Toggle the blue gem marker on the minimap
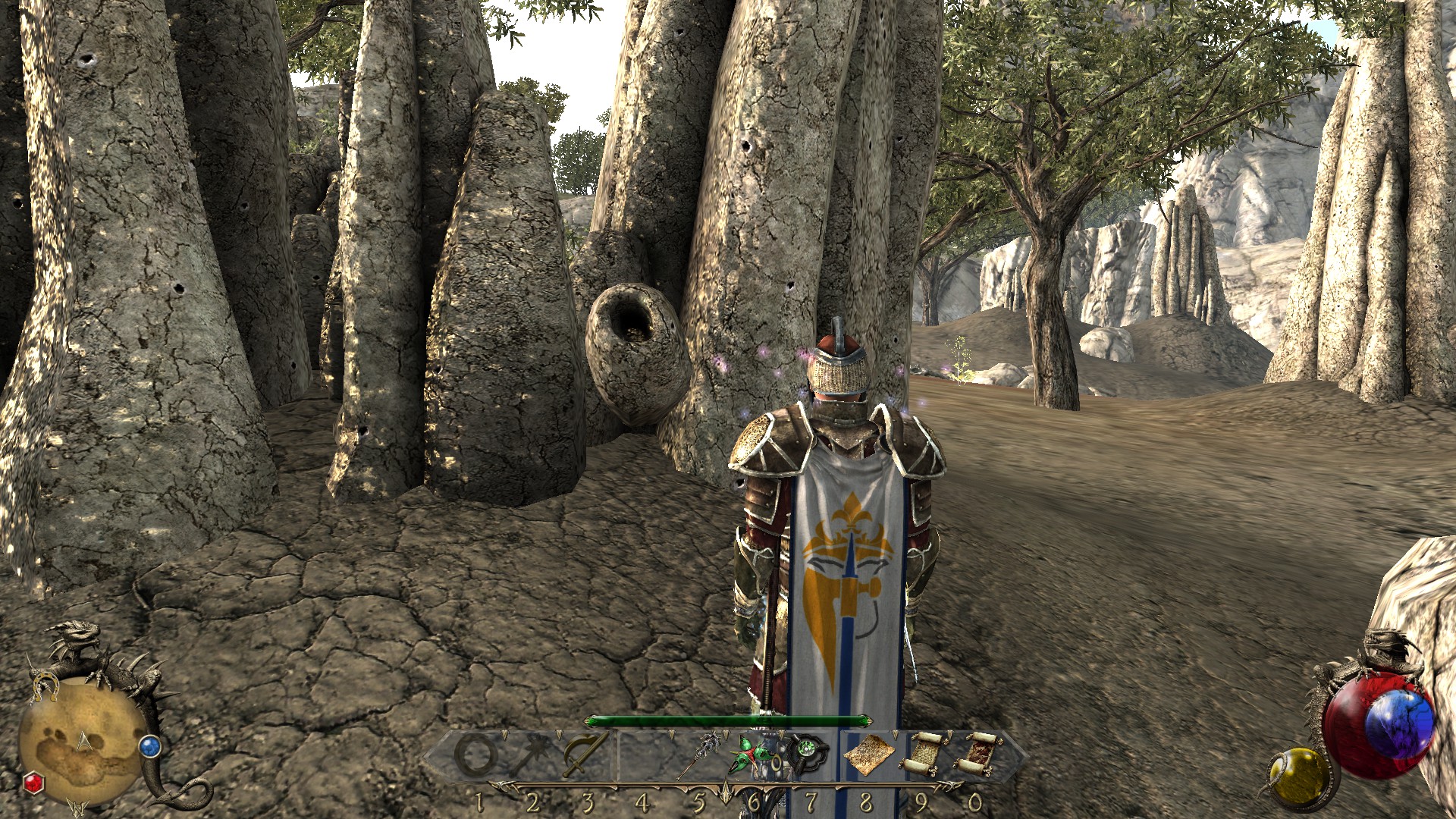The image size is (1456, 819). point(150,747)
